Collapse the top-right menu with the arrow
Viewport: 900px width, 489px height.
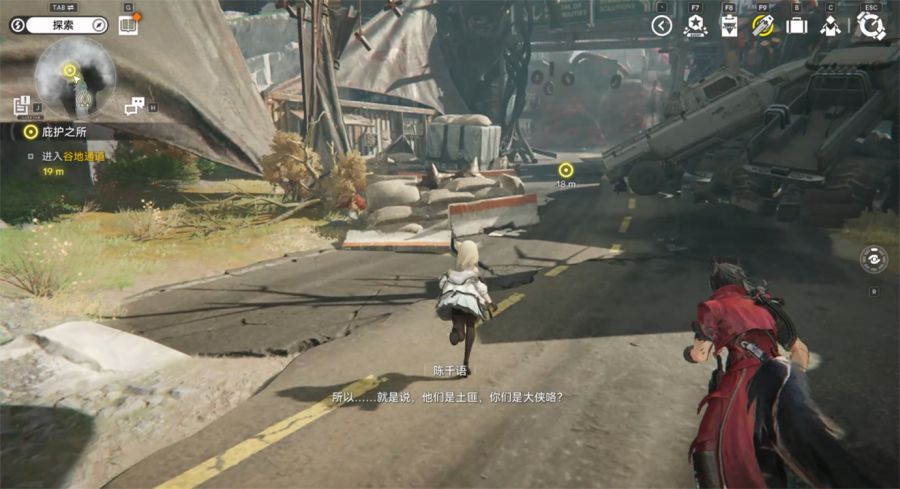pos(661,26)
